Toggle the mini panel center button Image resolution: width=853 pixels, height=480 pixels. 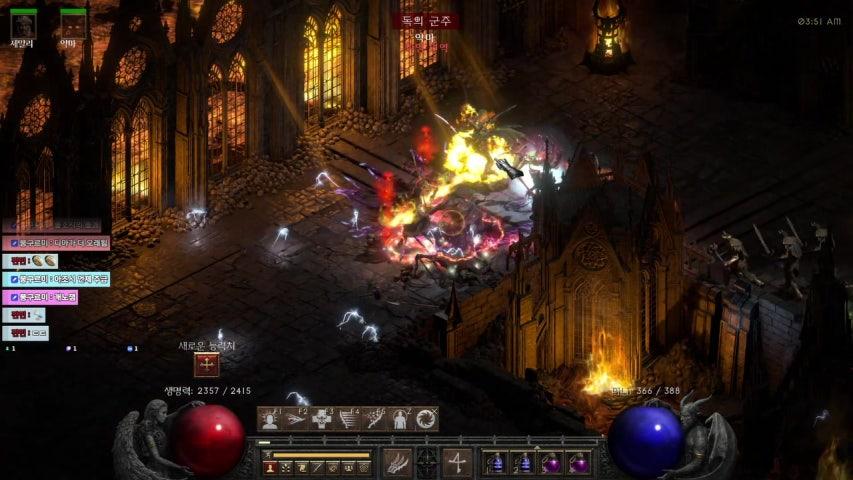(x=427, y=463)
